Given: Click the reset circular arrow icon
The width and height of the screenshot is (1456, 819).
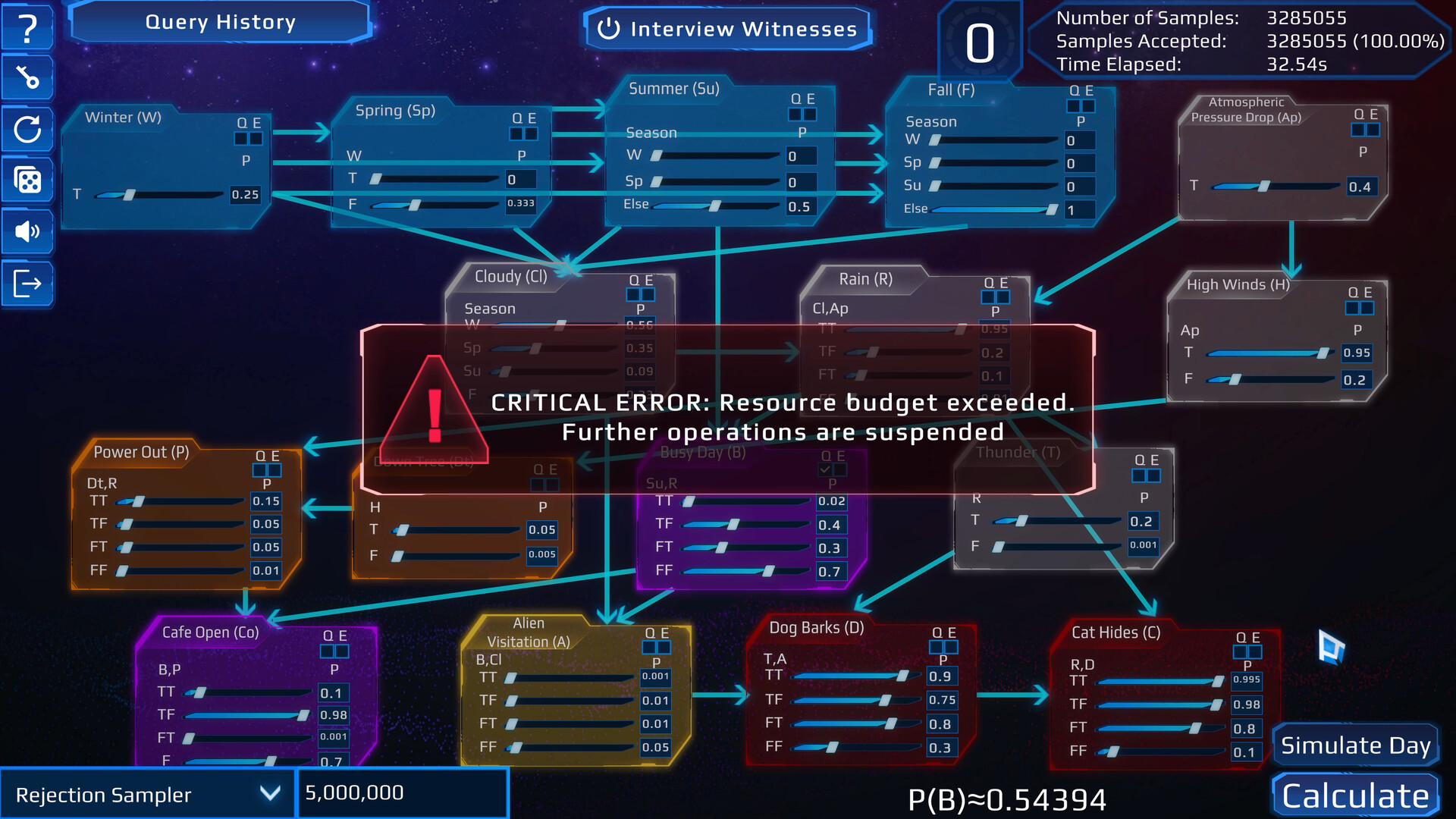Looking at the screenshot, I should pos(27,129).
